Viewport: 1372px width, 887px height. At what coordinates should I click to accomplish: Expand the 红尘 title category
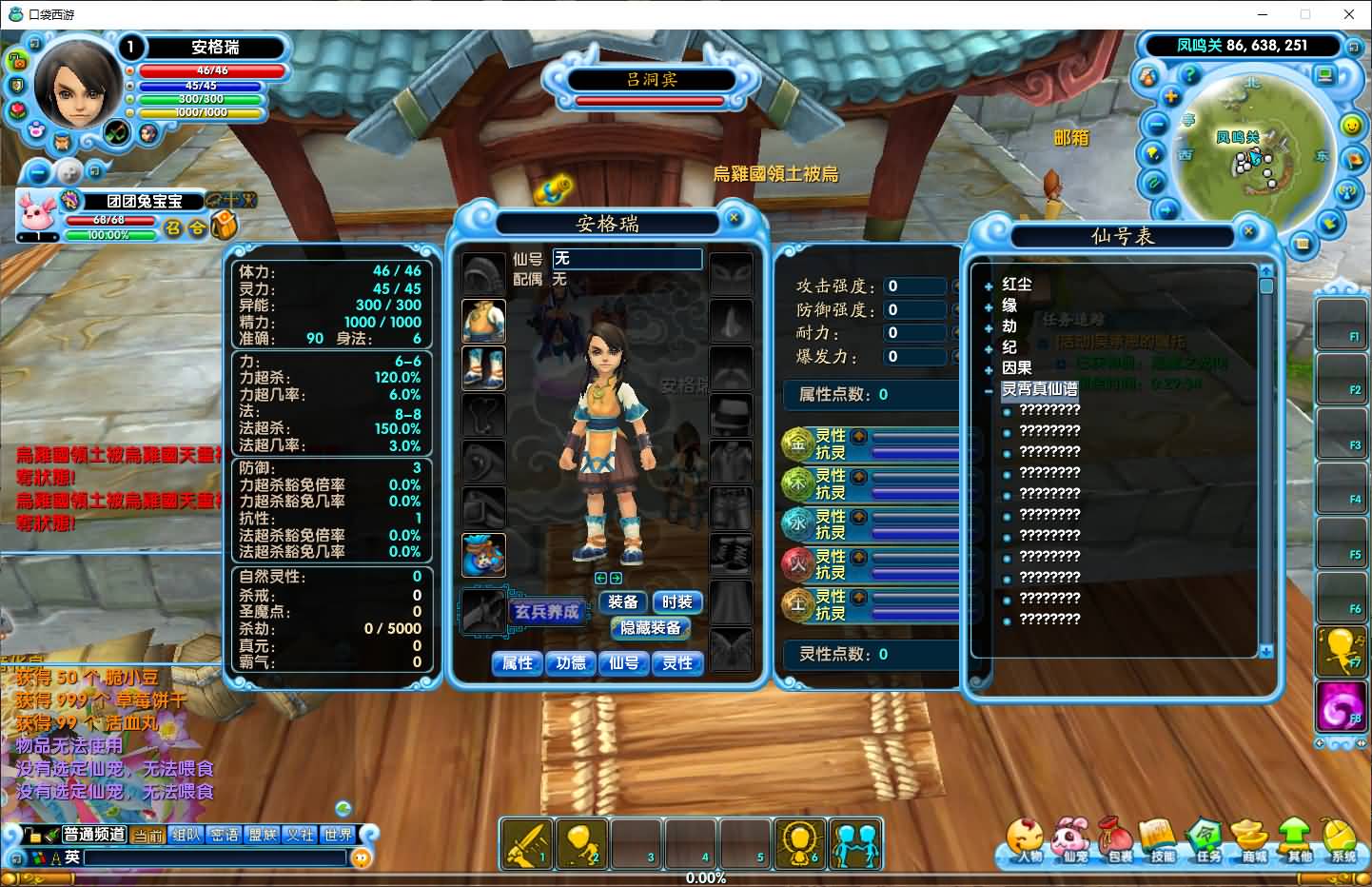click(x=989, y=285)
